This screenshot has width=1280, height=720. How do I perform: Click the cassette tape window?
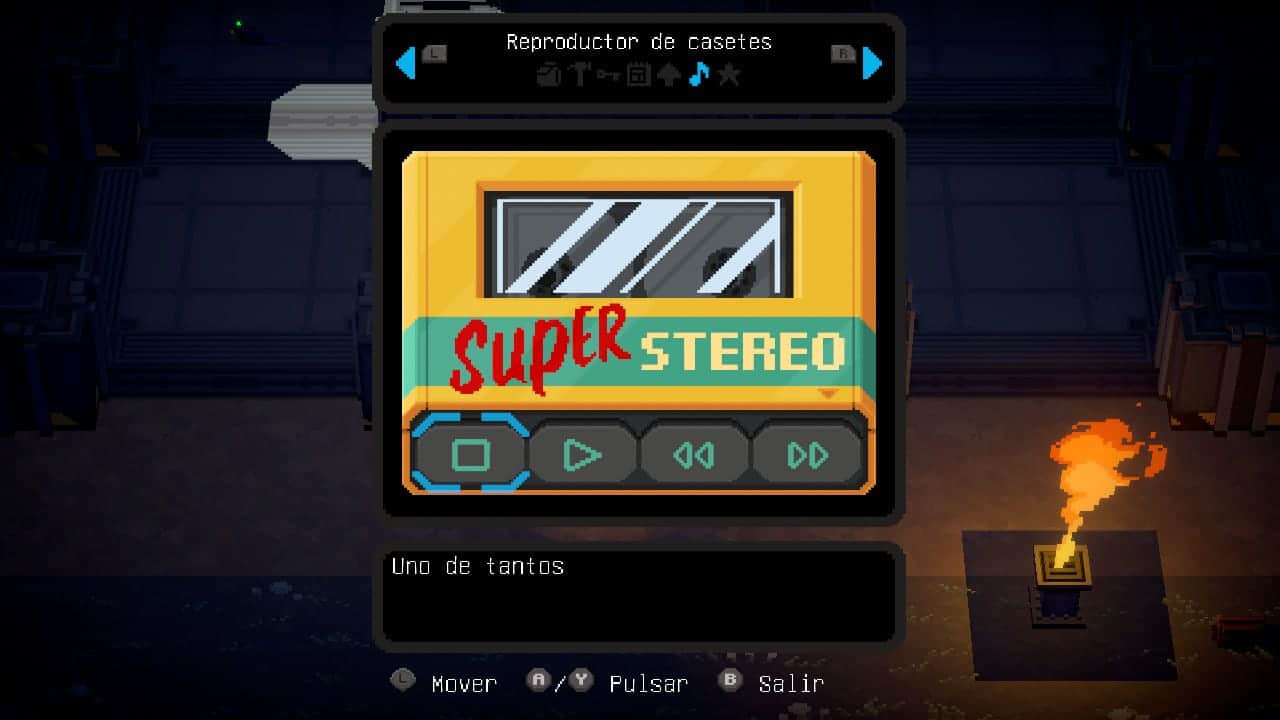click(638, 245)
